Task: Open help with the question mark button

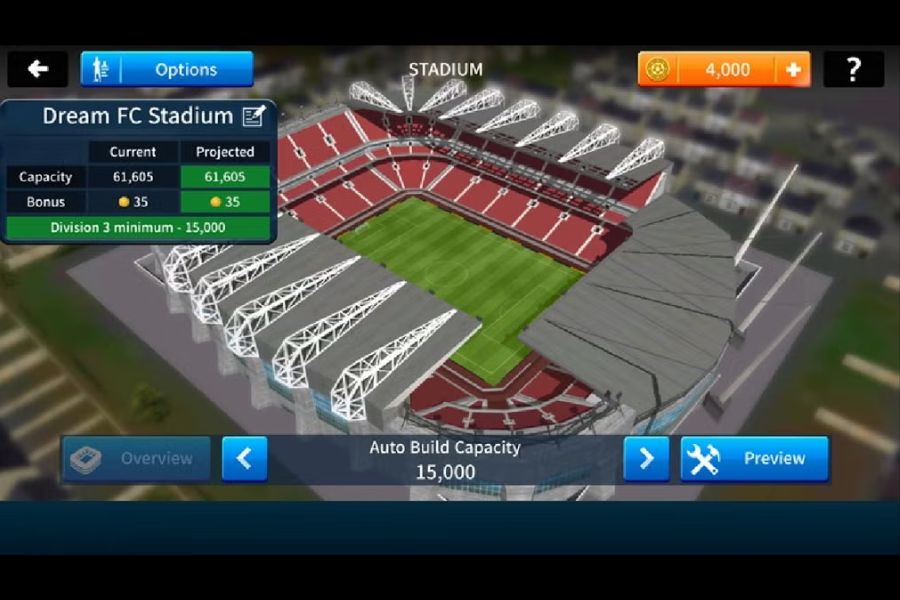Action: (x=853, y=69)
